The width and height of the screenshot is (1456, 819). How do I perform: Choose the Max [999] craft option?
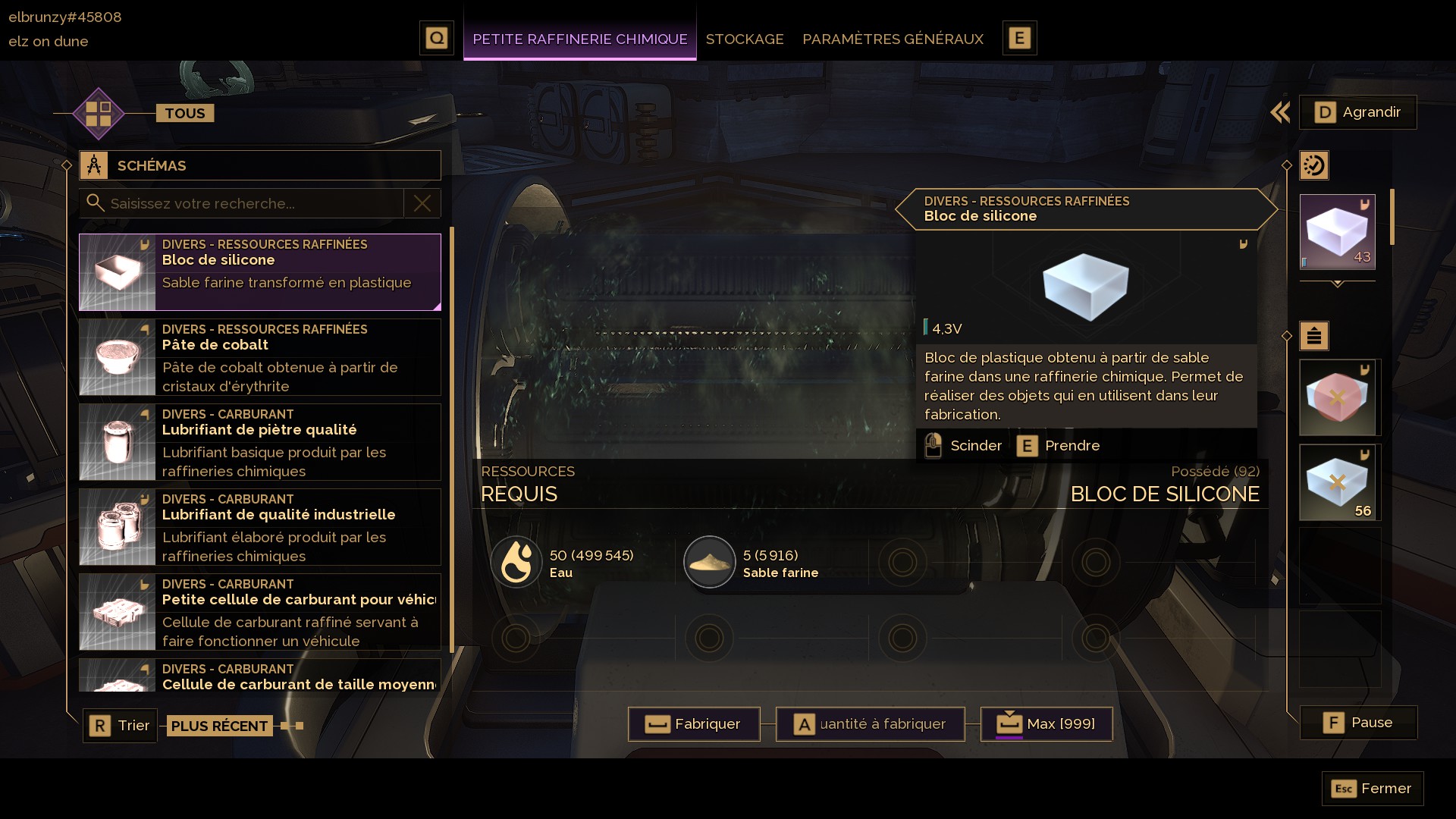(x=1046, y=724)
